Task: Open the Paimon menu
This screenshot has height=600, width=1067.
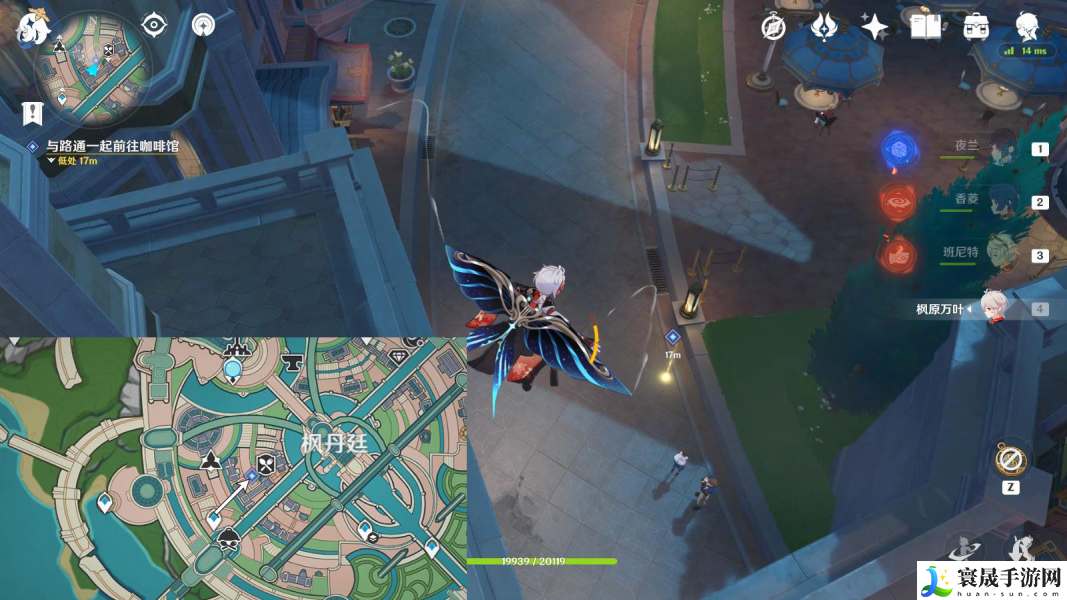Action: [x=32, y=27]
